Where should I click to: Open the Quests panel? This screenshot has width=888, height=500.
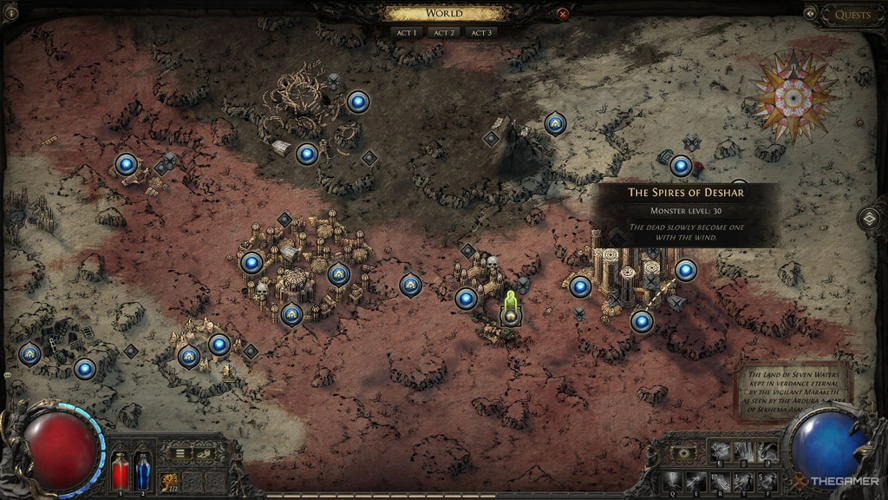tap(852, 14)
